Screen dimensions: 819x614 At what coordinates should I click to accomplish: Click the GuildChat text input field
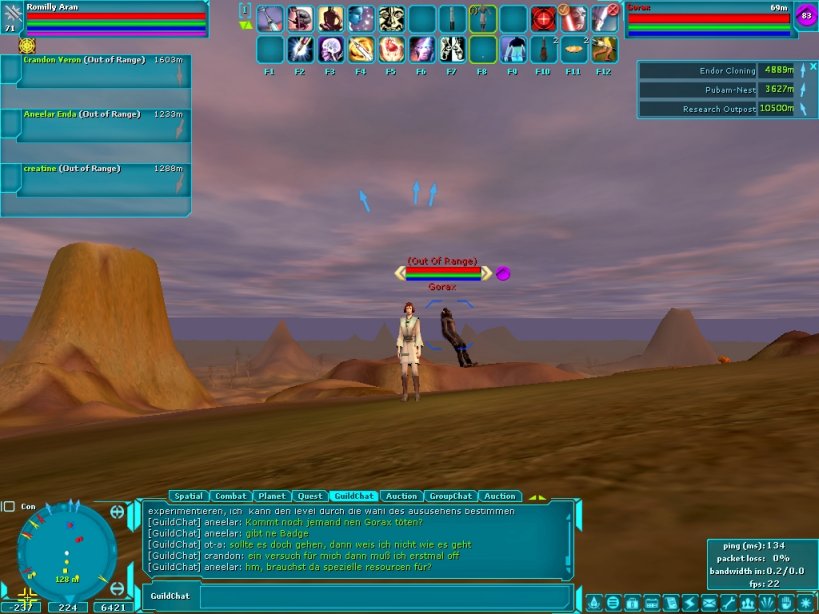pos(385,597)
